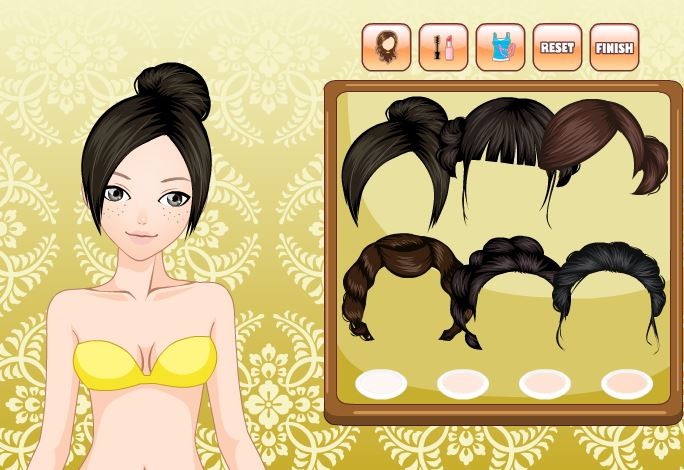Click the RESET button
The height and width of the screenshot is (470, 684).
tap(557, 47)
